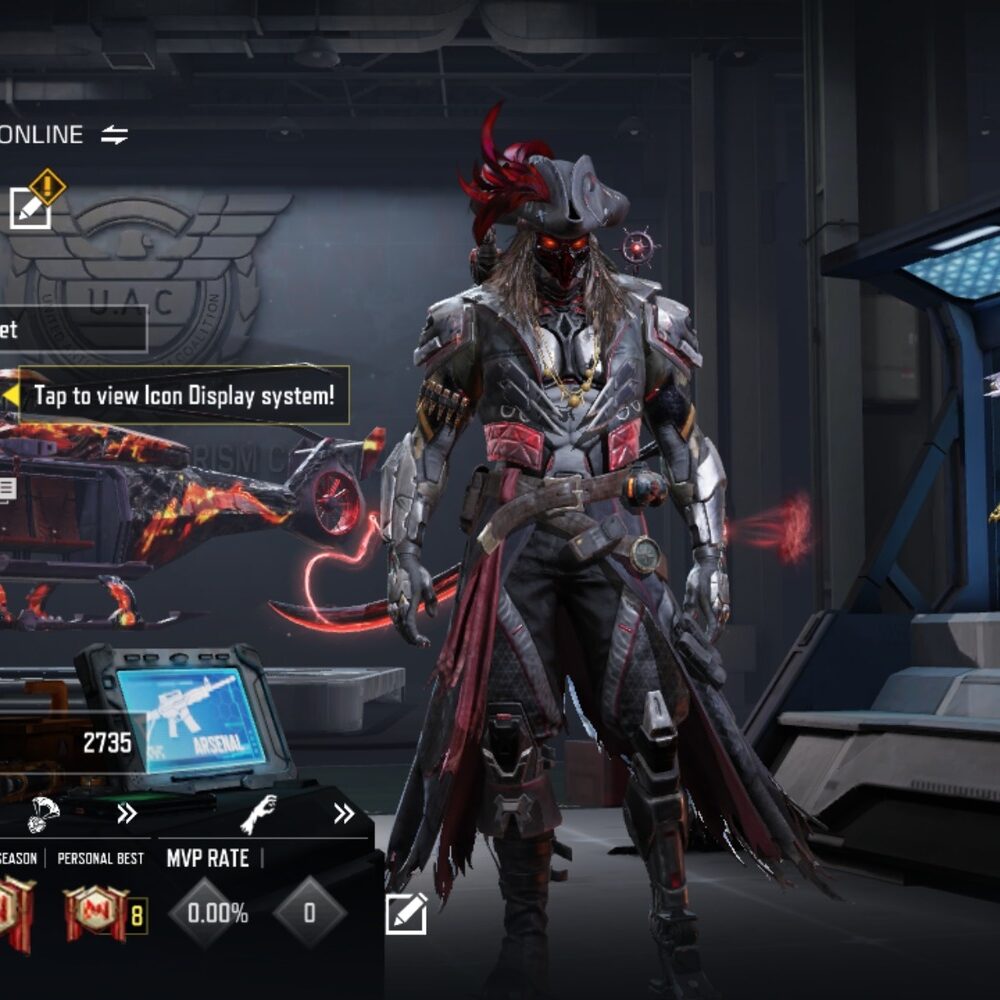Tap the swap arrows beside ONLINE status
Viewport: 1000px width, 1000px height.
[x=115, y=135]
